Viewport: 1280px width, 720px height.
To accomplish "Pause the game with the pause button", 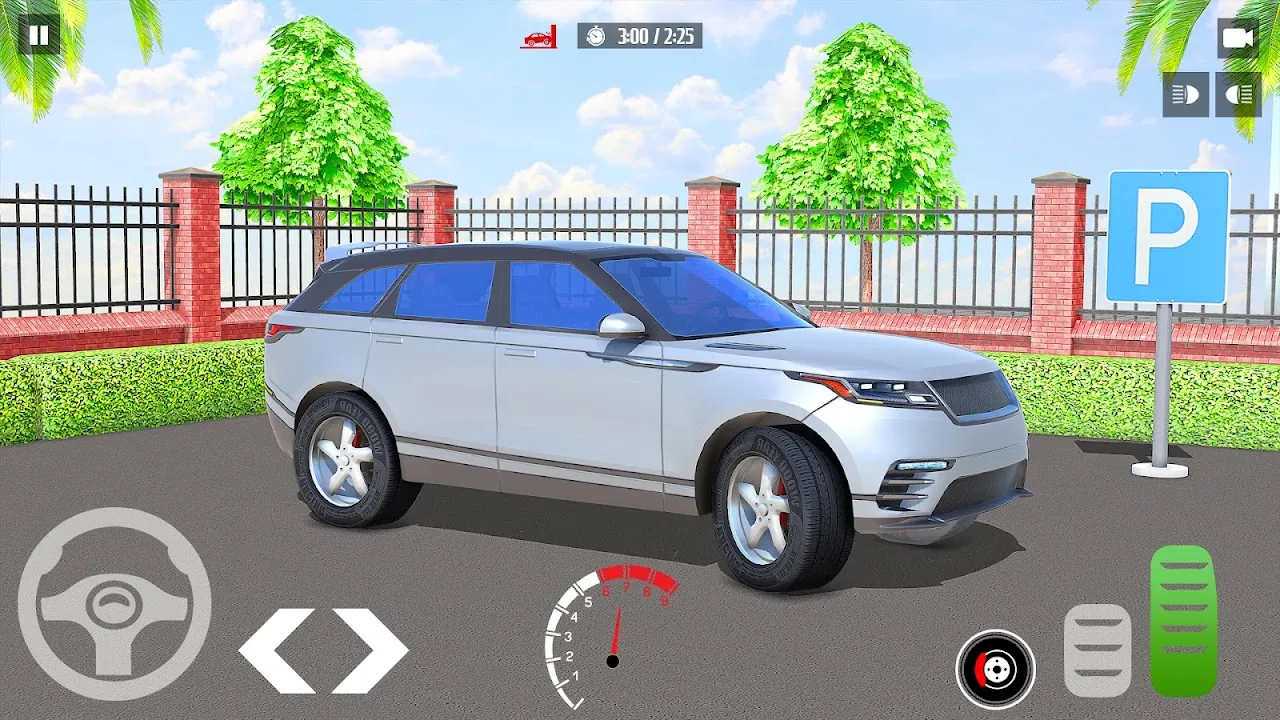I will [x=39, y=36].
